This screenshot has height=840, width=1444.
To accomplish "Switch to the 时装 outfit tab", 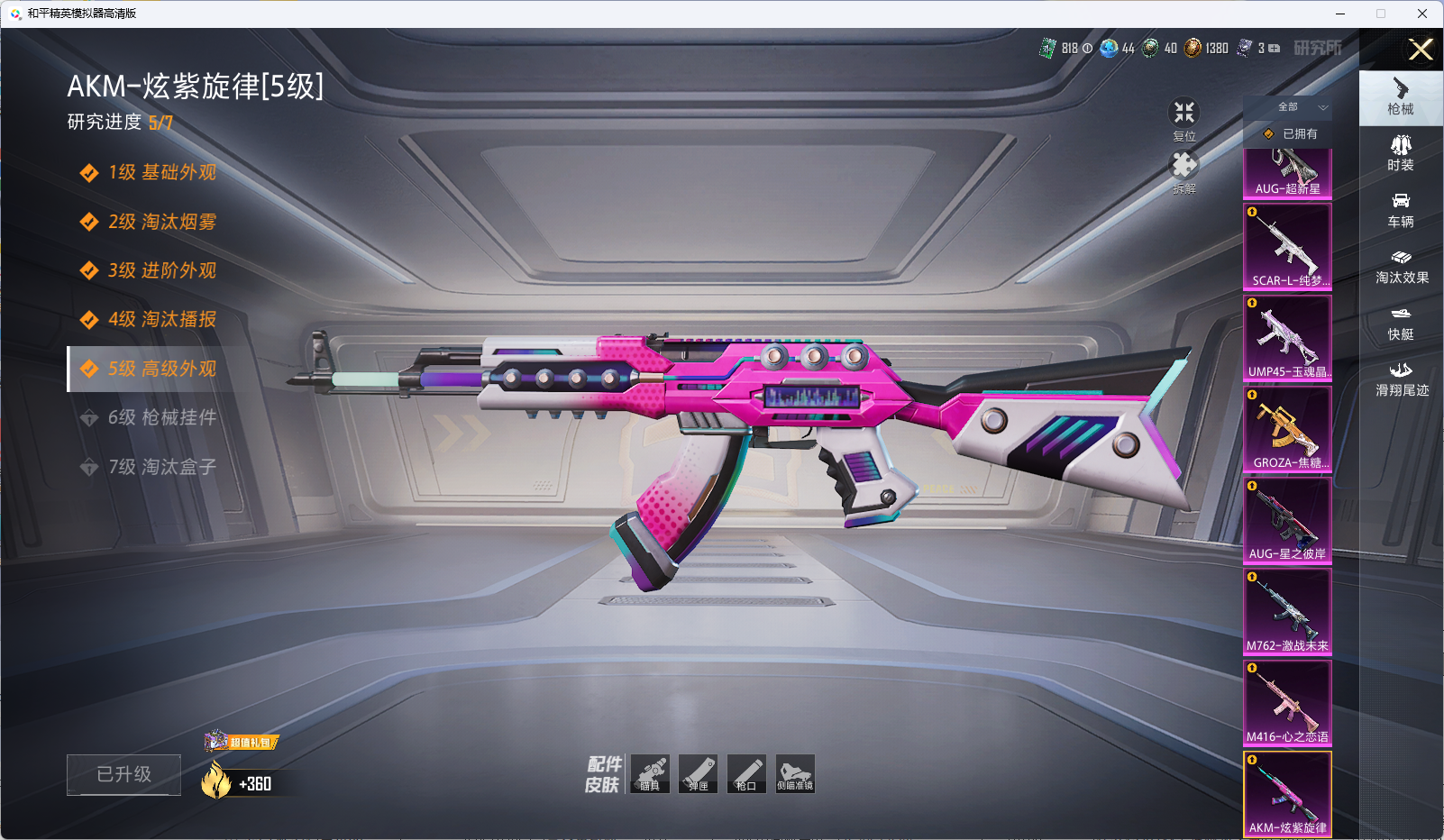I will point(1401,153).
